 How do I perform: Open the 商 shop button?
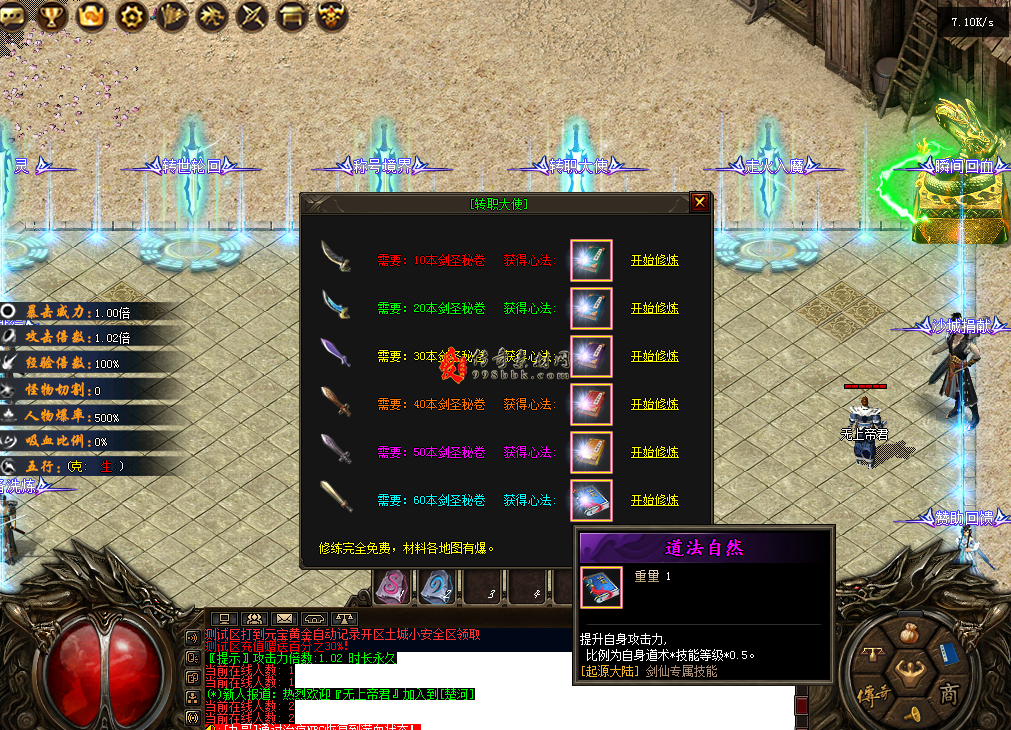[947, 693]
